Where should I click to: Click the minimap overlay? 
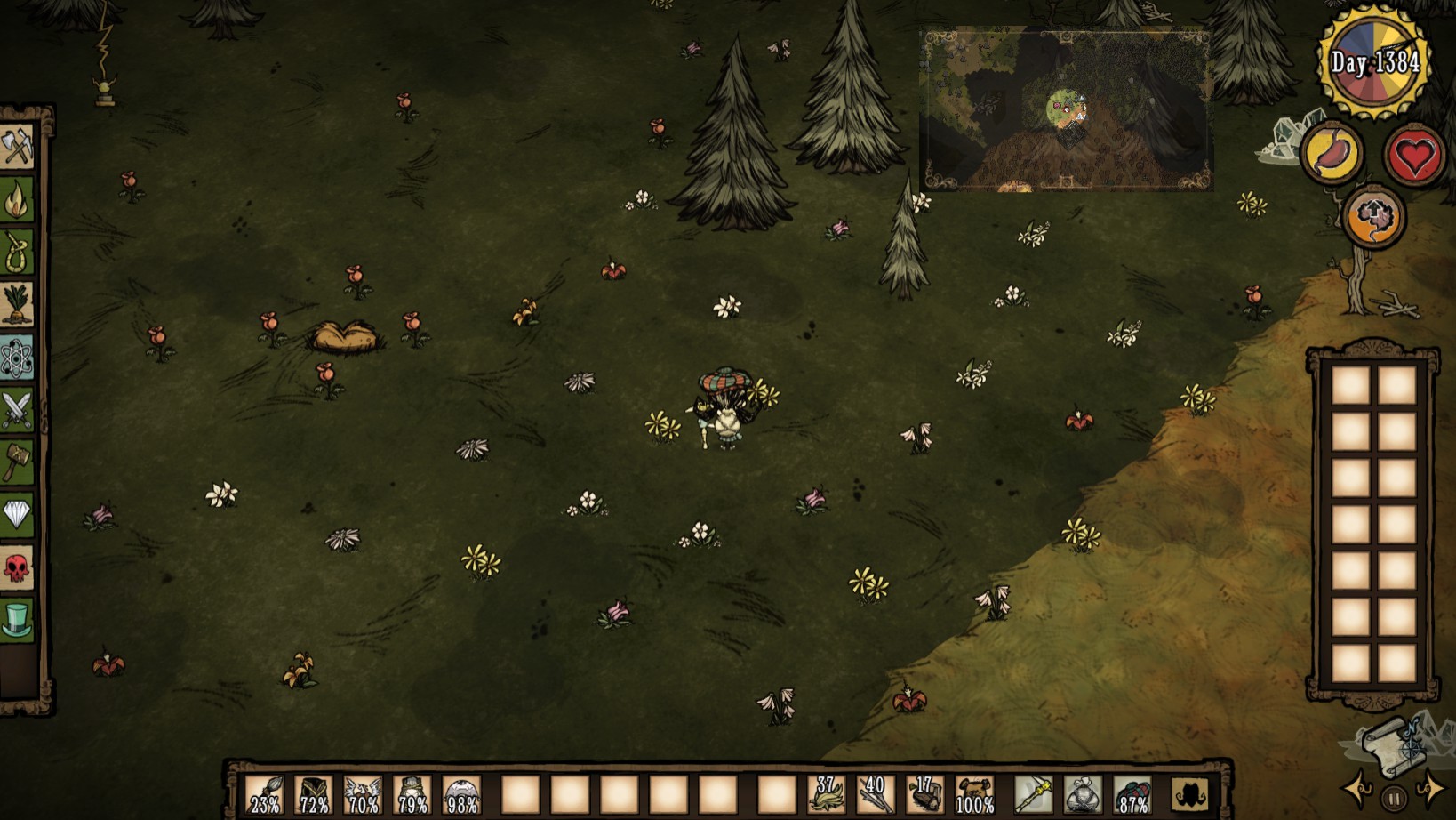coord(1066,110)
